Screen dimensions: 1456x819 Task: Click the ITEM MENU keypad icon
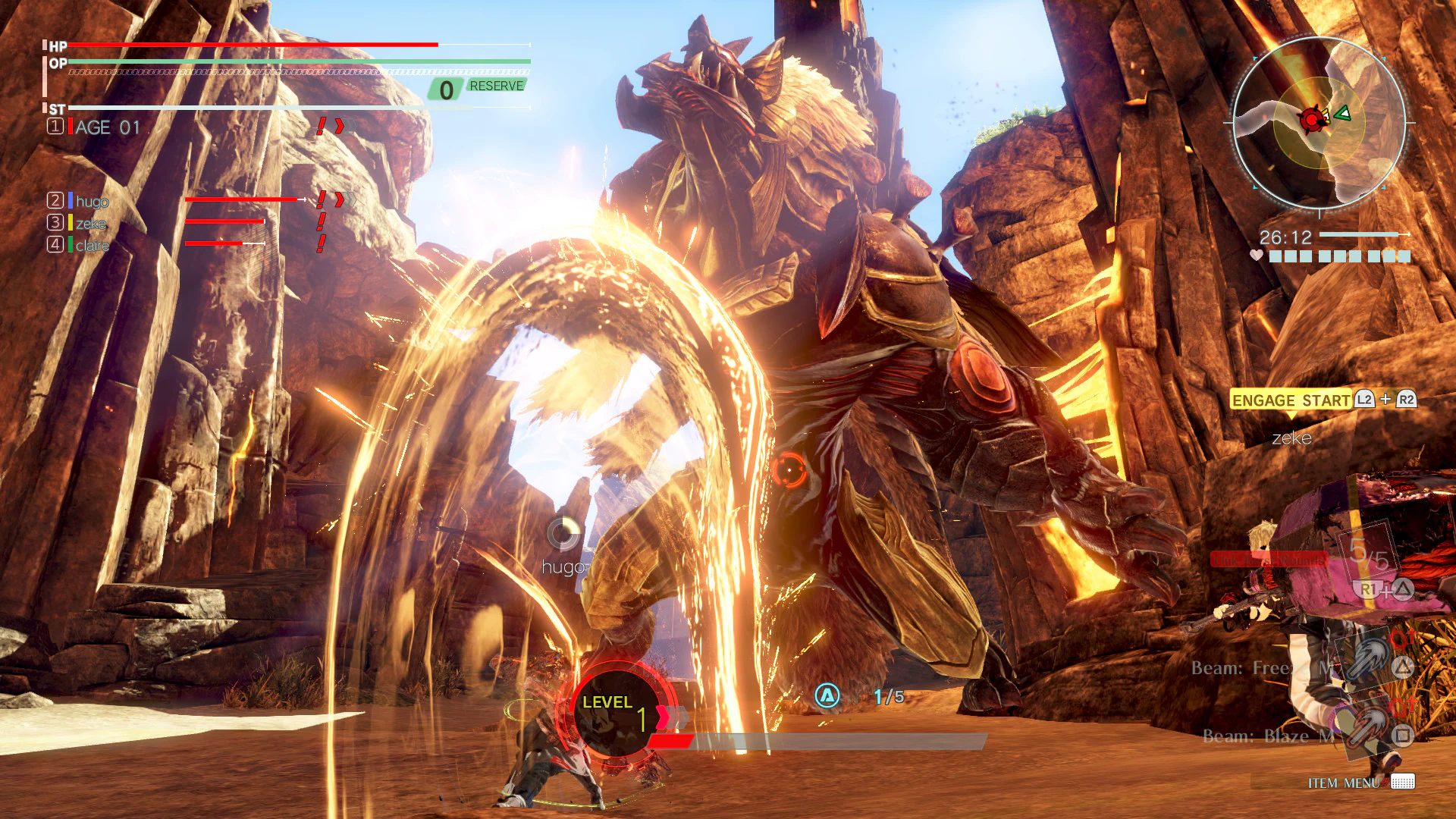1403,781
